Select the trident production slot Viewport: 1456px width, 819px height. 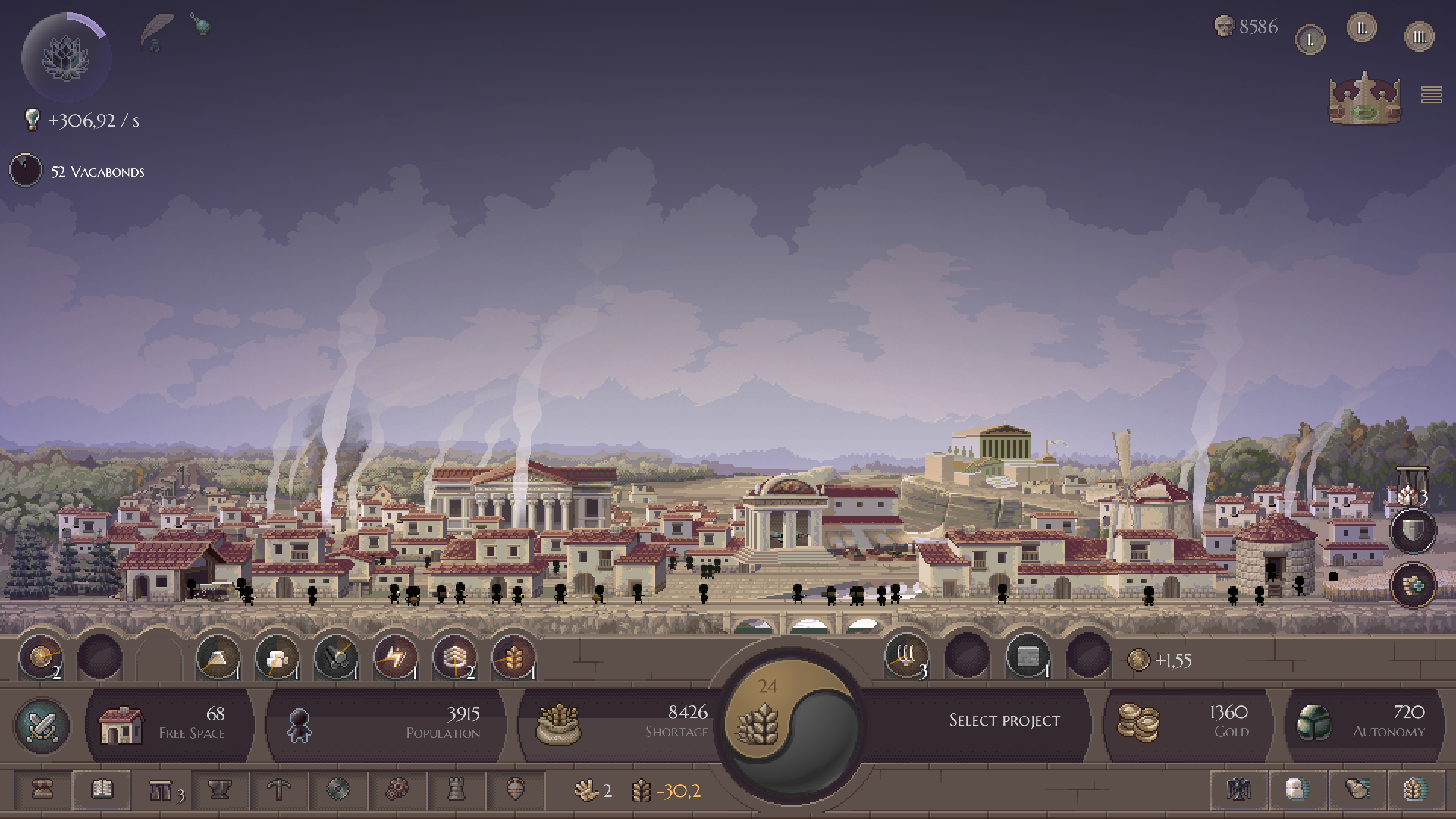pyautogui.click(x=906, y=656)
